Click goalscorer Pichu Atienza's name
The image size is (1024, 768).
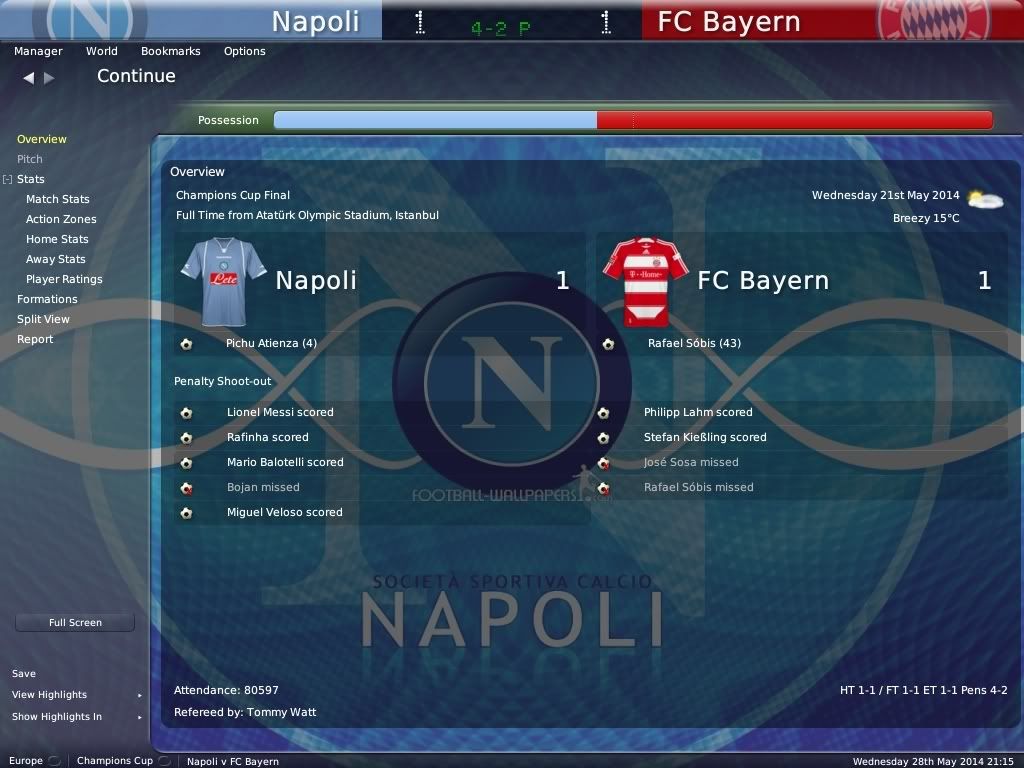point(271,343)
